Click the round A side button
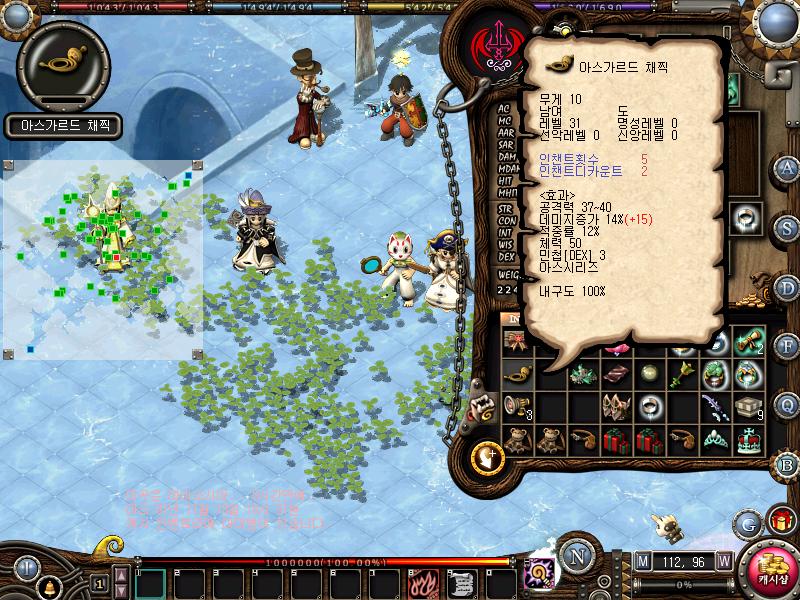The image size is (800, 600). [787, 167]
